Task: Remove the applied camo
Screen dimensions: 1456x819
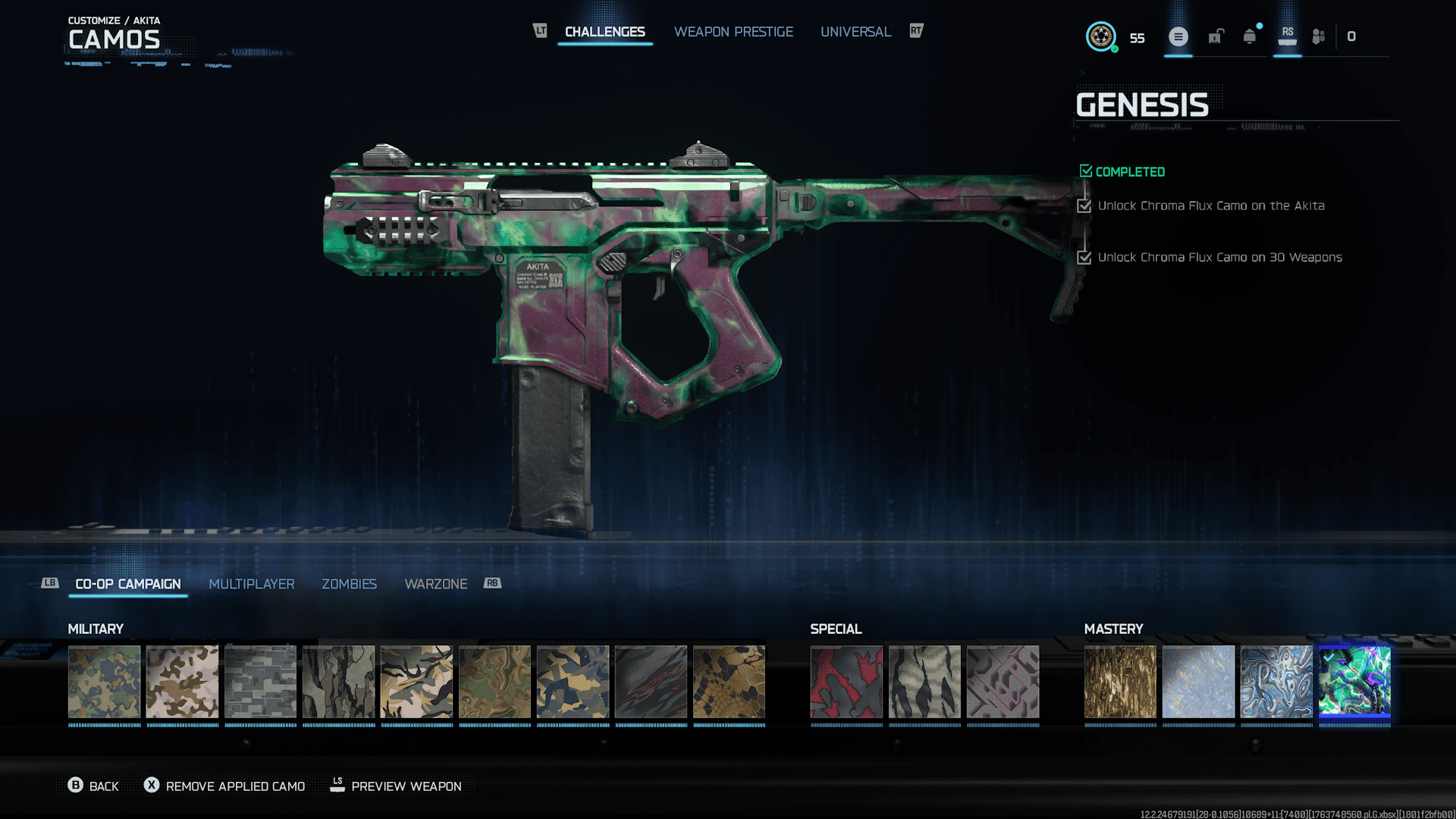Action: click(225, 786)
